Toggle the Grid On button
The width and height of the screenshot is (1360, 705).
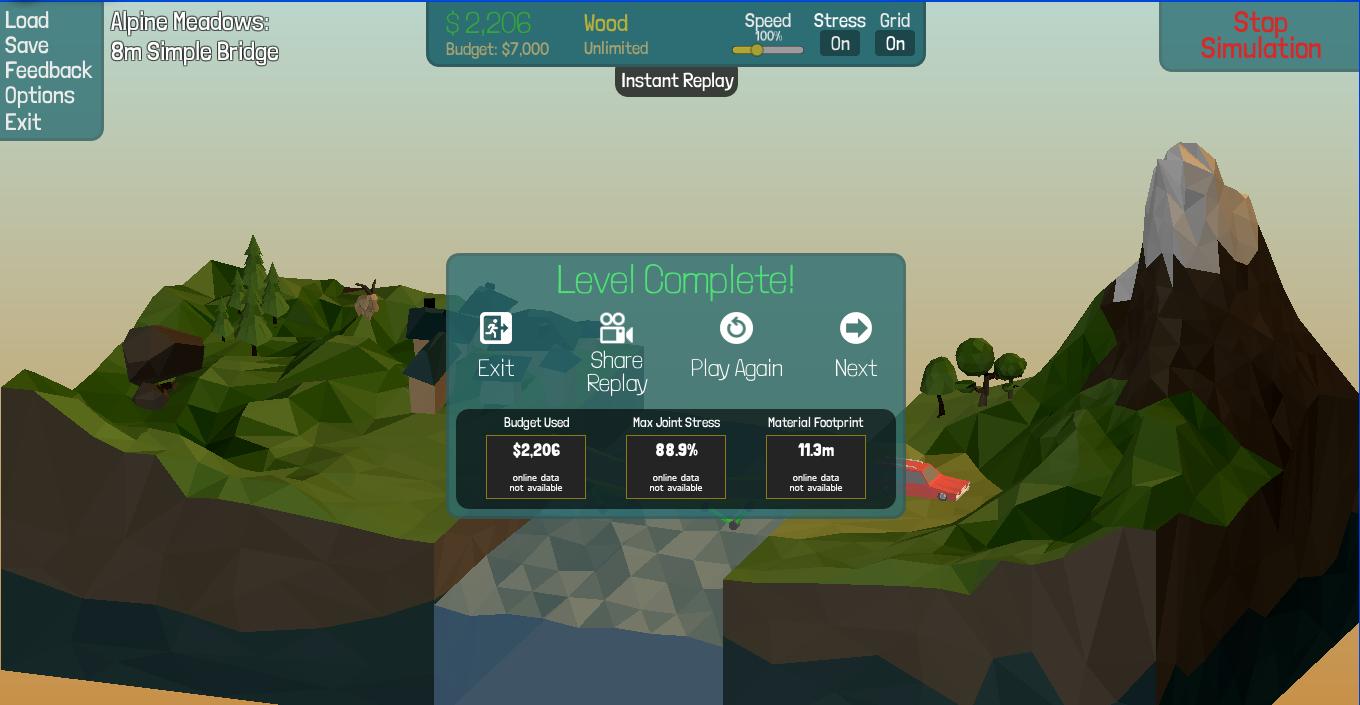[895, 43]
